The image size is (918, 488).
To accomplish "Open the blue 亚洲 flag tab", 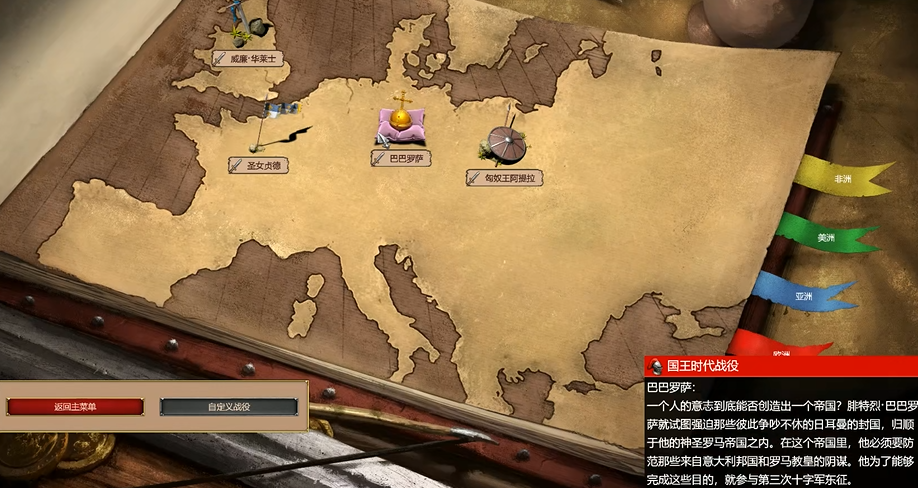I will tap(804, 296).
